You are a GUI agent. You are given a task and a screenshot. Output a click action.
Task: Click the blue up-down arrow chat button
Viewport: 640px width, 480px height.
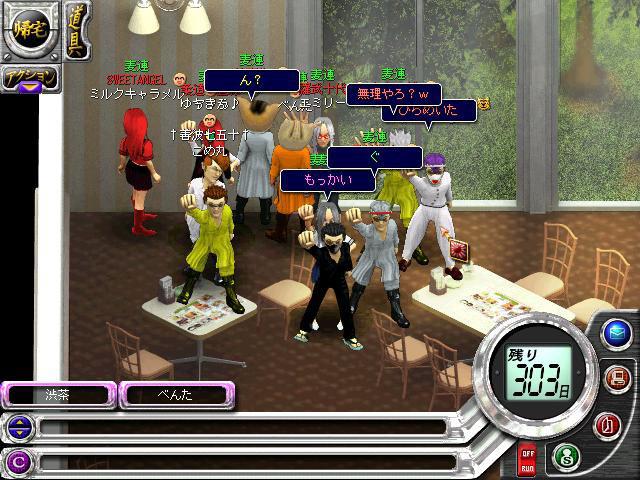coord(19,428)
